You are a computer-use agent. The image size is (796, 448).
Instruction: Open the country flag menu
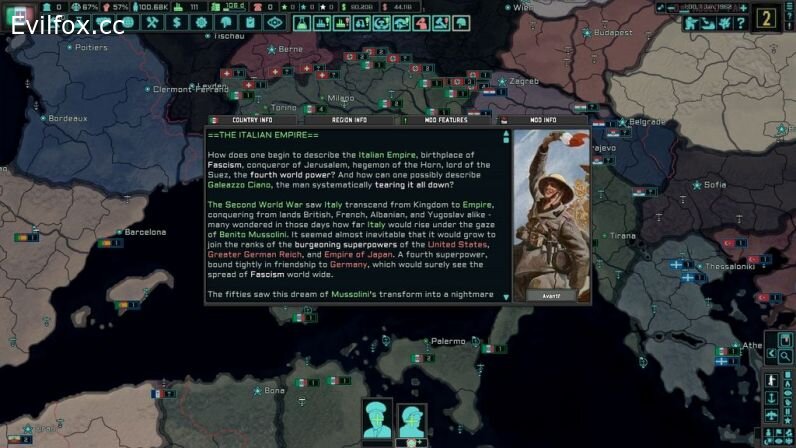20,8
